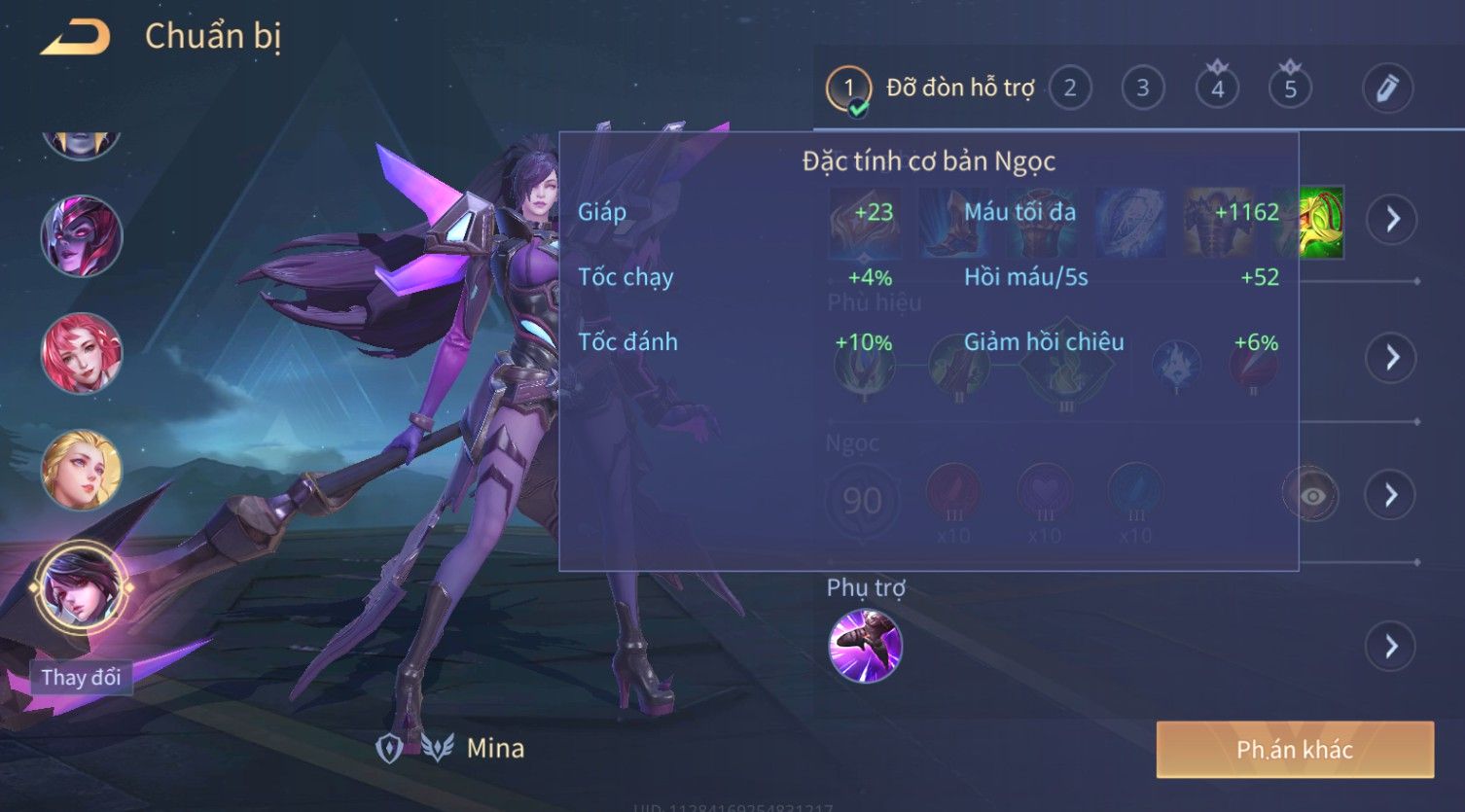Select build preset 2
The width and height of the screenshot is (1465, 812).
(x=1070, y=88)
